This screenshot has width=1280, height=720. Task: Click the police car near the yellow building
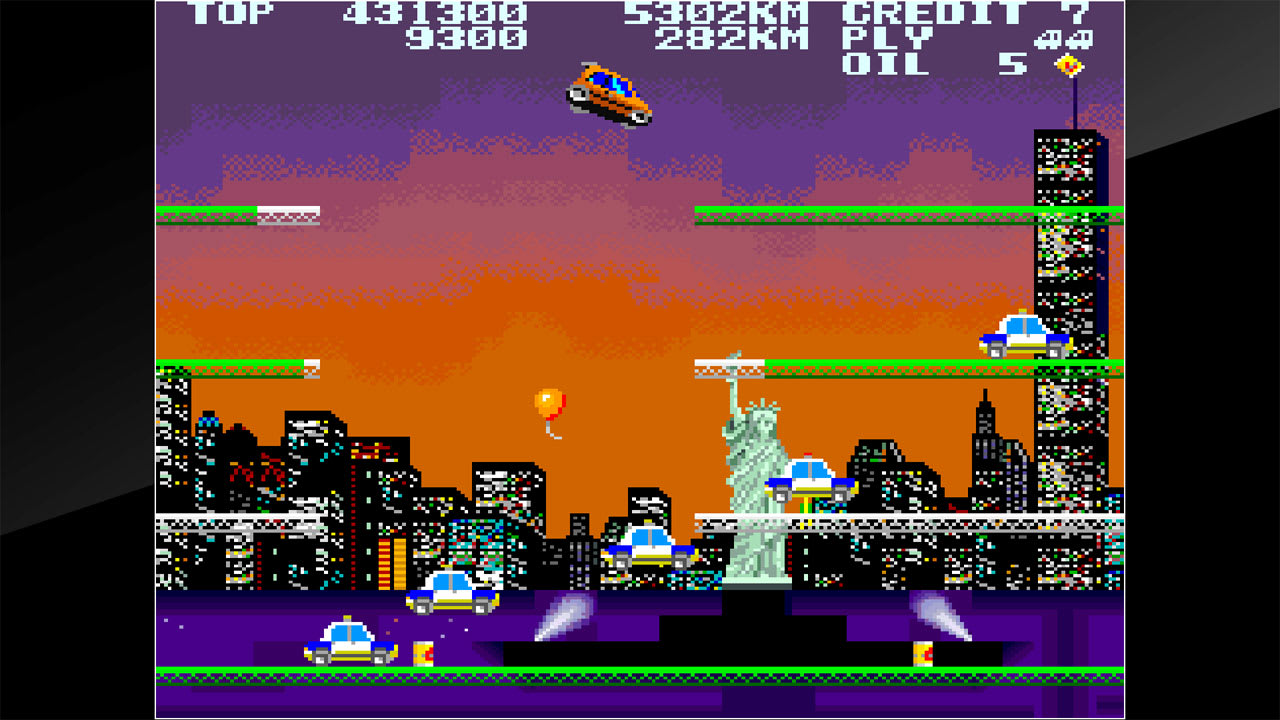(x=450, y=595)
